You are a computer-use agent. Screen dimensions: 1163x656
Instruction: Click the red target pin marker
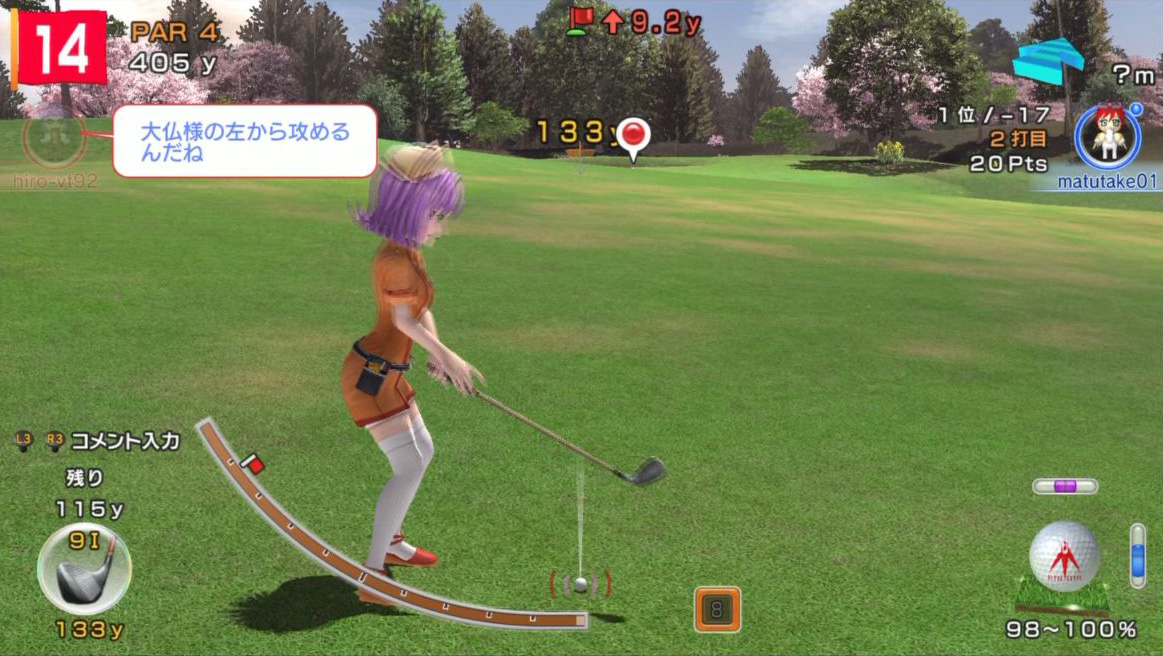[x=633, y=136]
